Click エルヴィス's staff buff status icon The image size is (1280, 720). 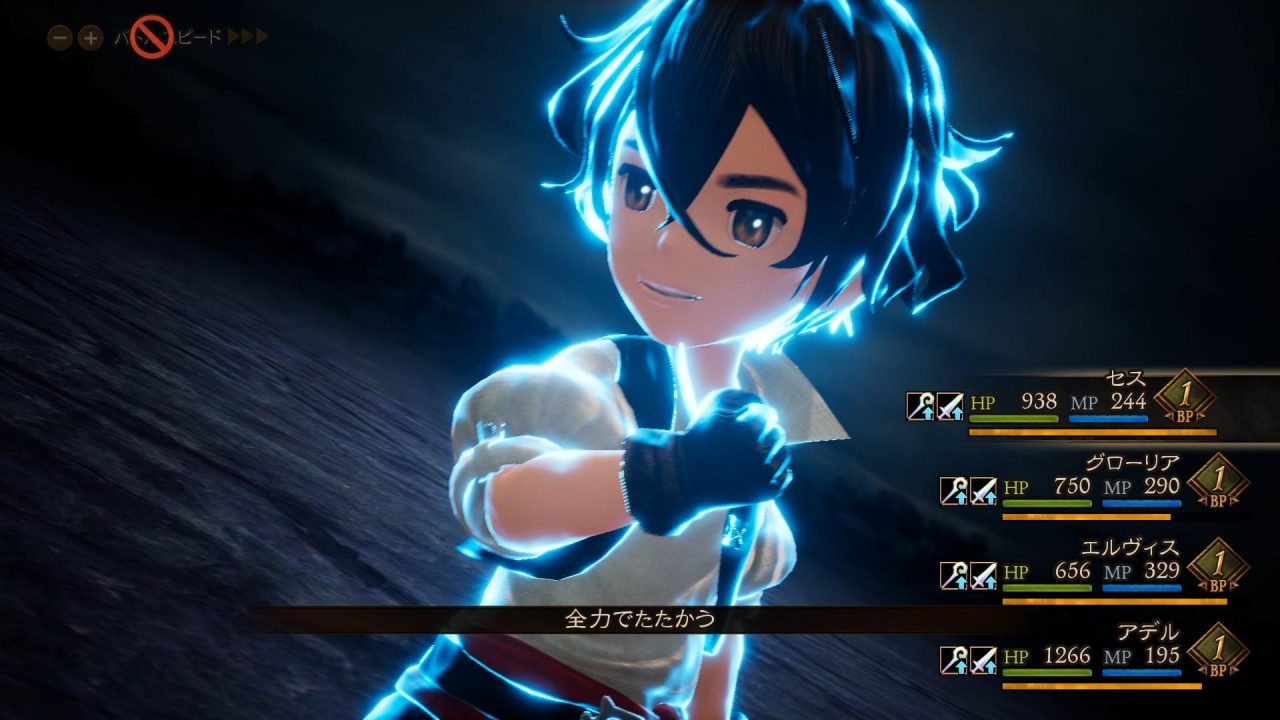[x=953, y=575]
